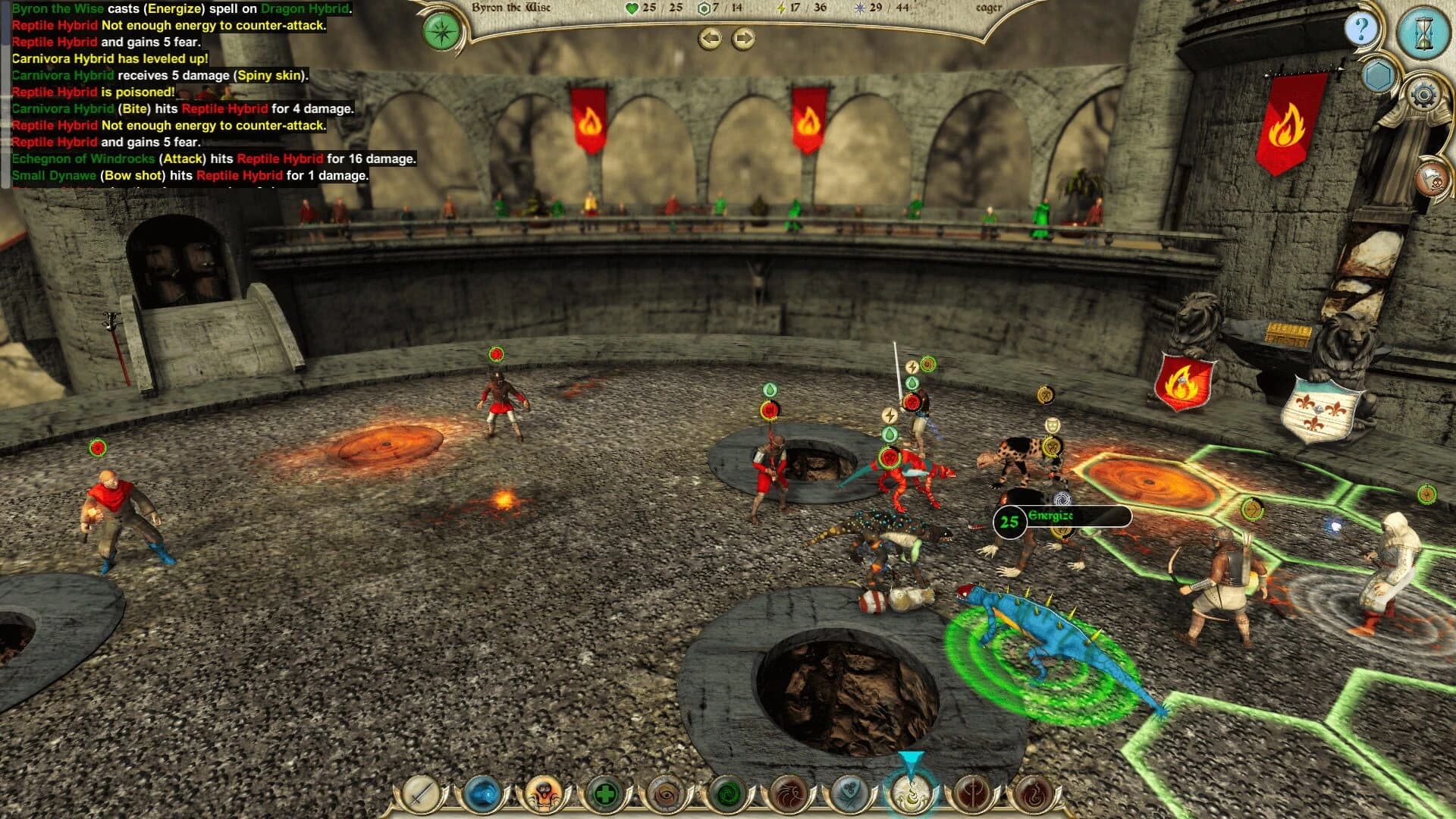Viewport: 1456px width, 819px height.
Task: Click the left arrow navigation button
Action: [x=709, y=39]
